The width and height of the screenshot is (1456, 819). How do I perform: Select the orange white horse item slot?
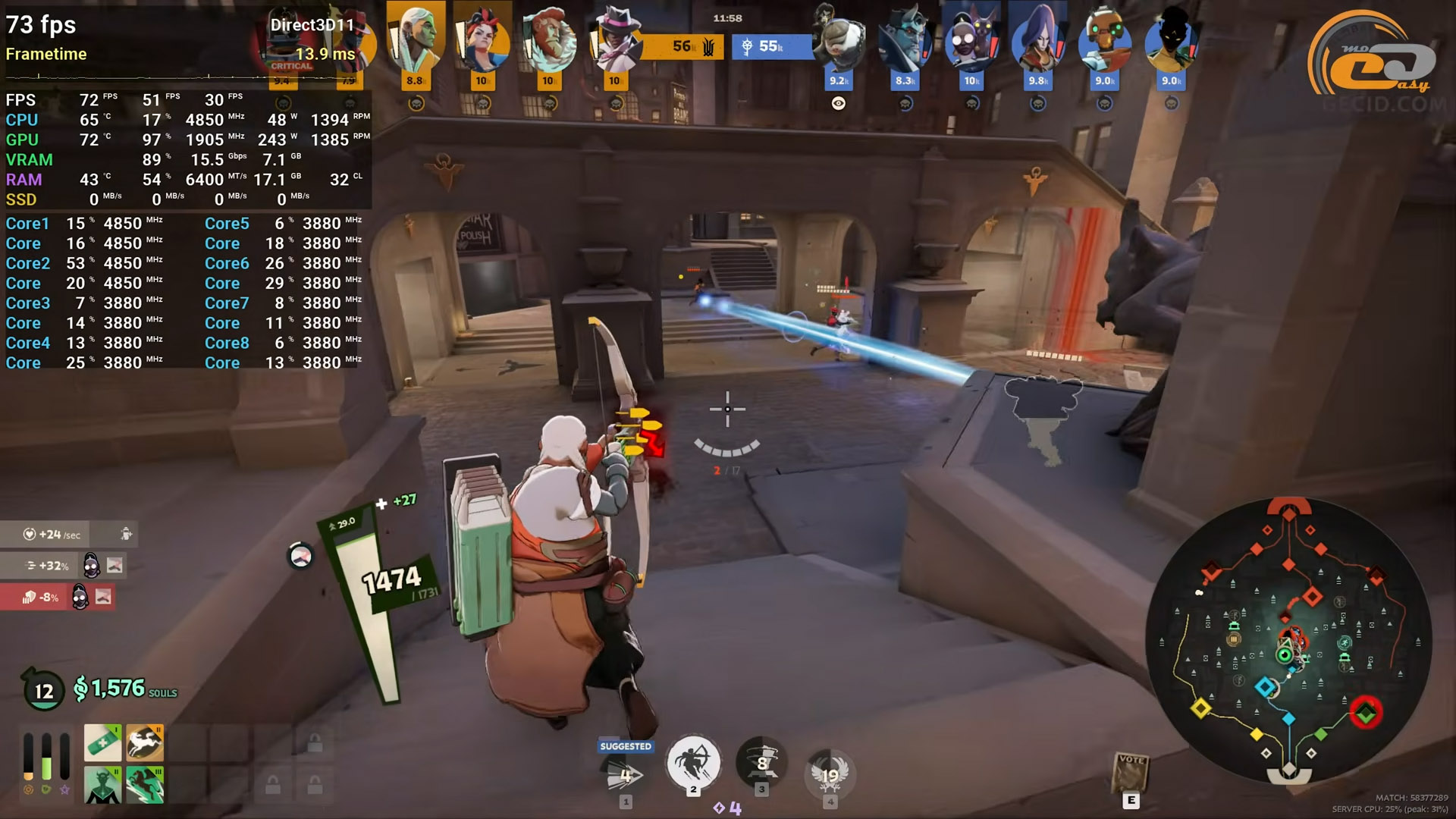(145, 742)
